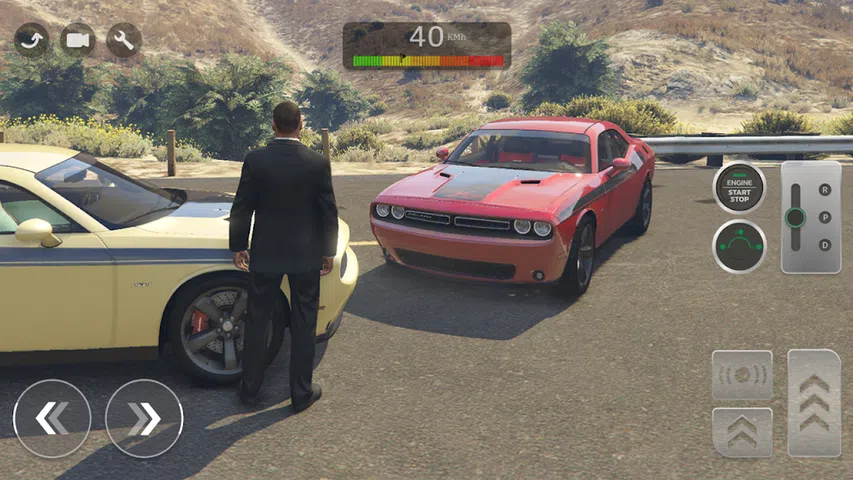The width and height of the screenshot is (853, 480).
Task: Steer right with the right arrow button
Action: [x=144, y=418]
